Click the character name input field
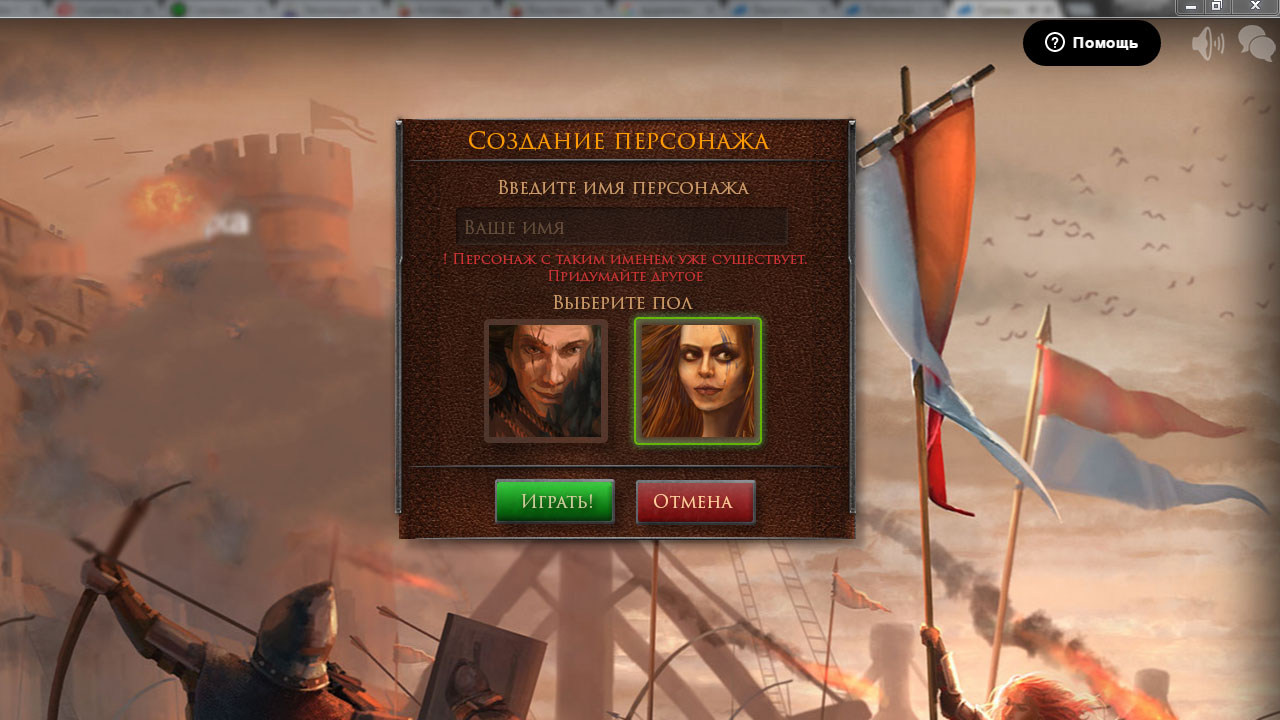The height and width of the screenshot is (720, 1280). [x=621, y=227]
